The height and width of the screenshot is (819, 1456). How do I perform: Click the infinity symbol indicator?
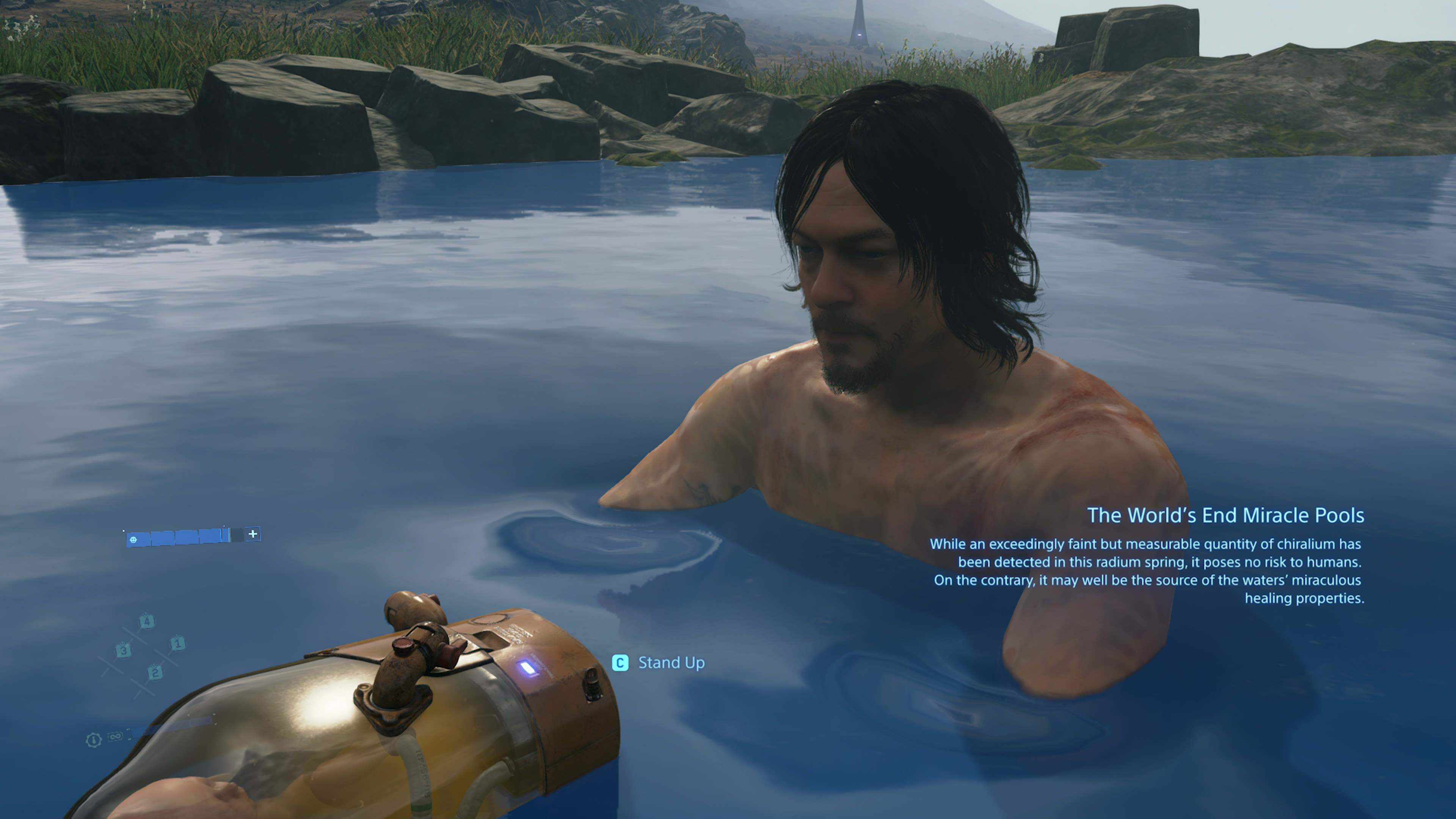(x=115, y=736)
